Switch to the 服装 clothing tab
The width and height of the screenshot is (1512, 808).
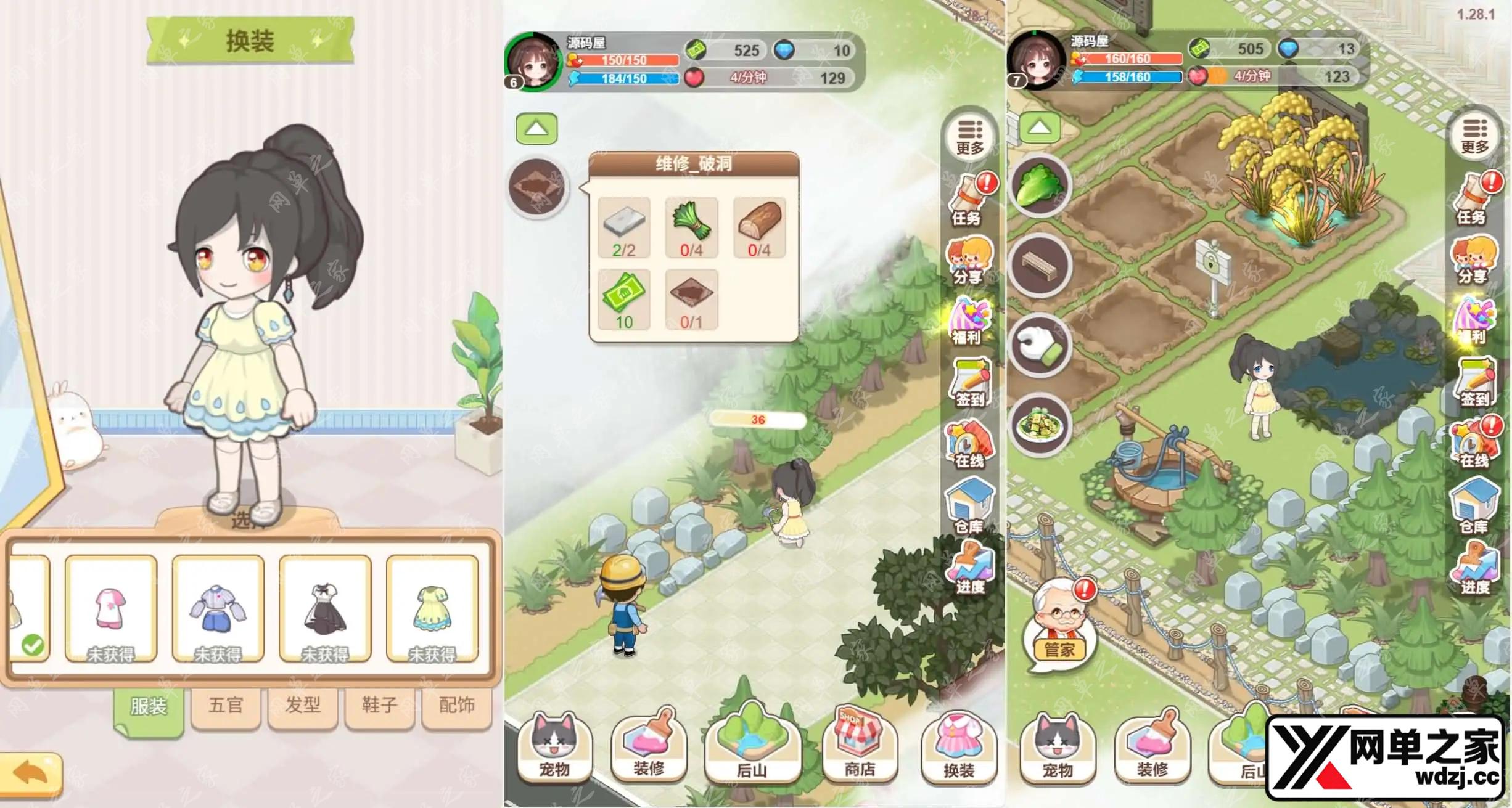pos(149,706)
